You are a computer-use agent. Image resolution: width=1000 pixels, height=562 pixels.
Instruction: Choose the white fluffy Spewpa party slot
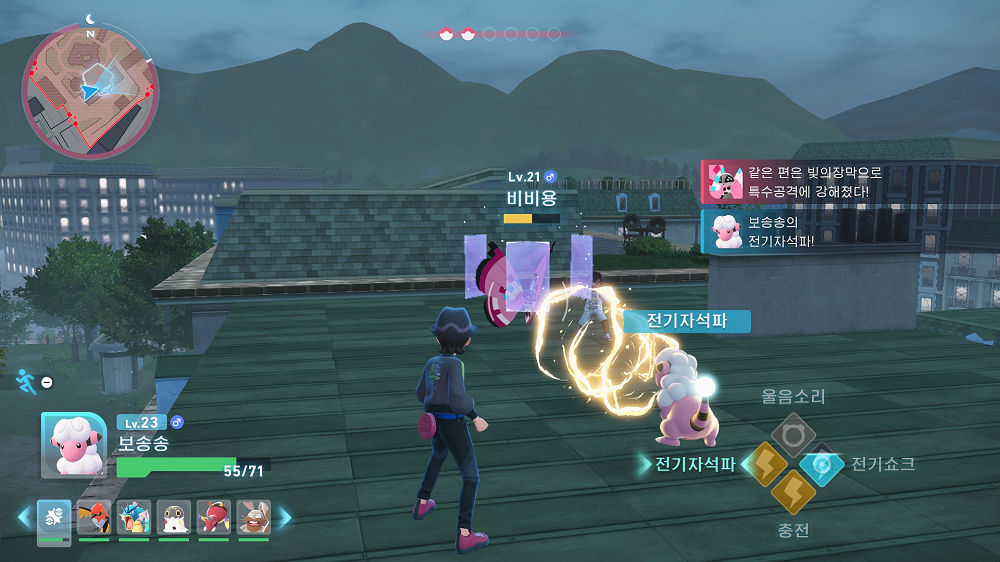[174, 517]
